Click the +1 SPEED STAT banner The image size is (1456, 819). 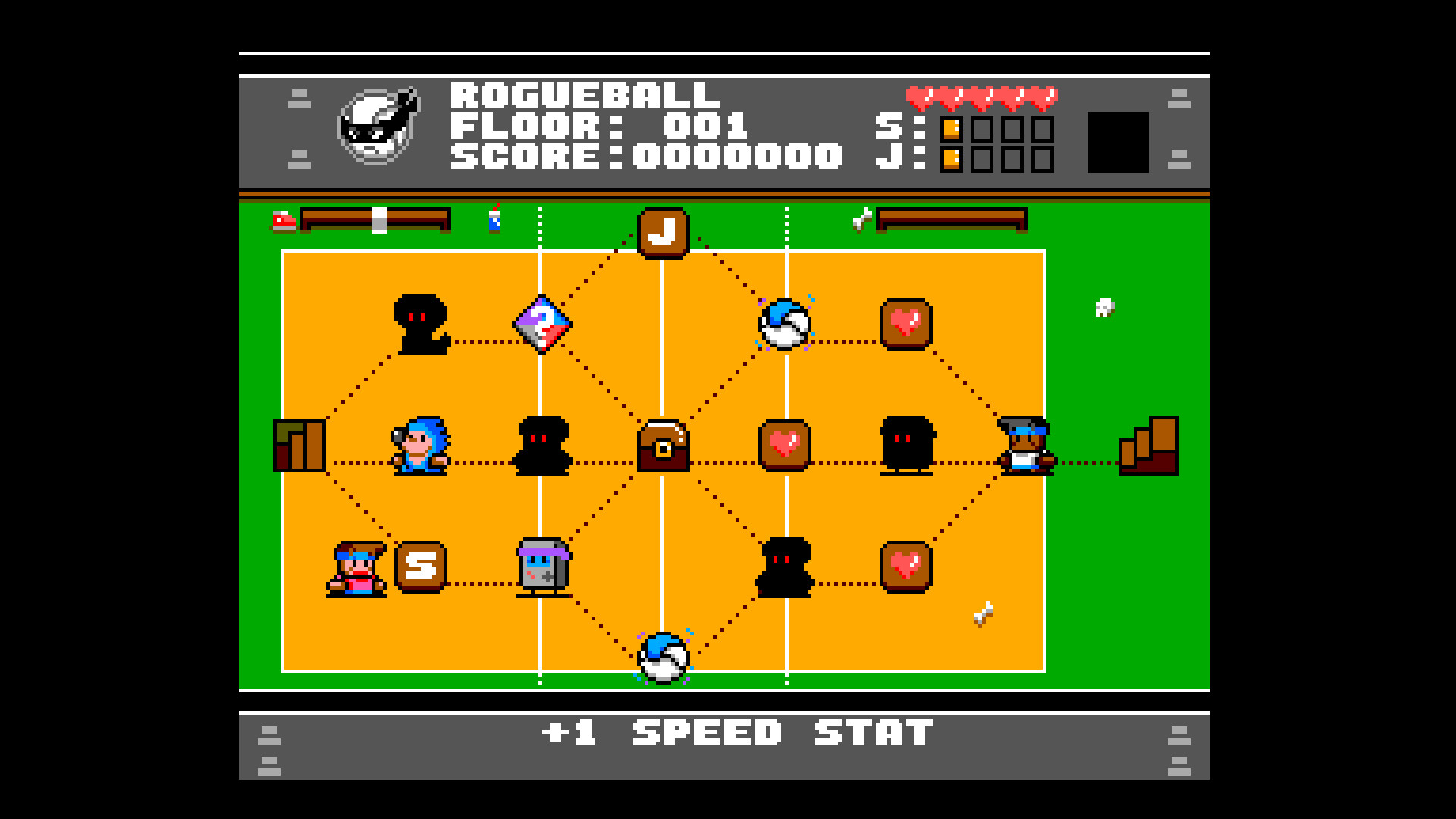click(728, 732)
